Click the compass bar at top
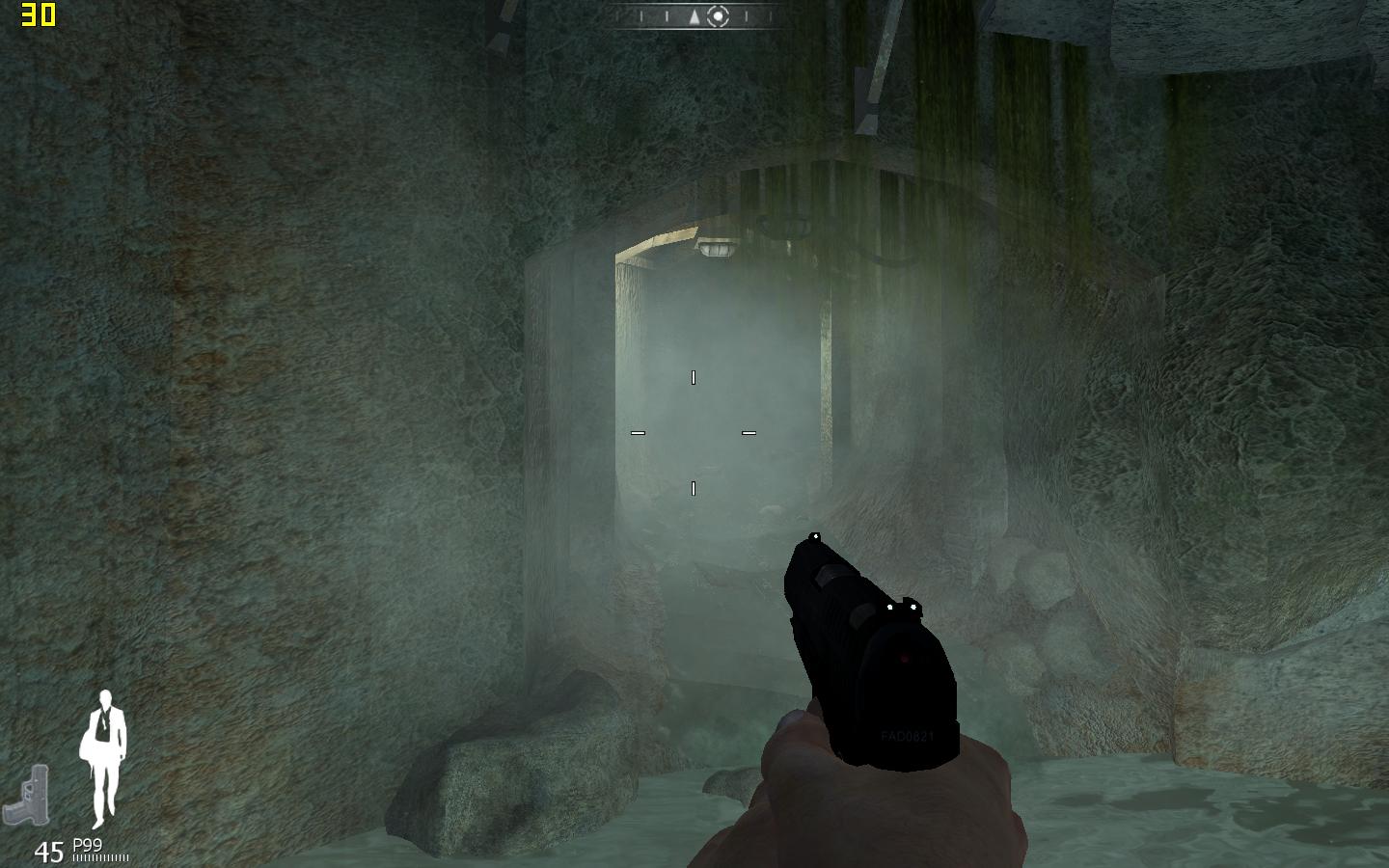The height and width of the screenshot is (868, 1389). coord(694,16)
